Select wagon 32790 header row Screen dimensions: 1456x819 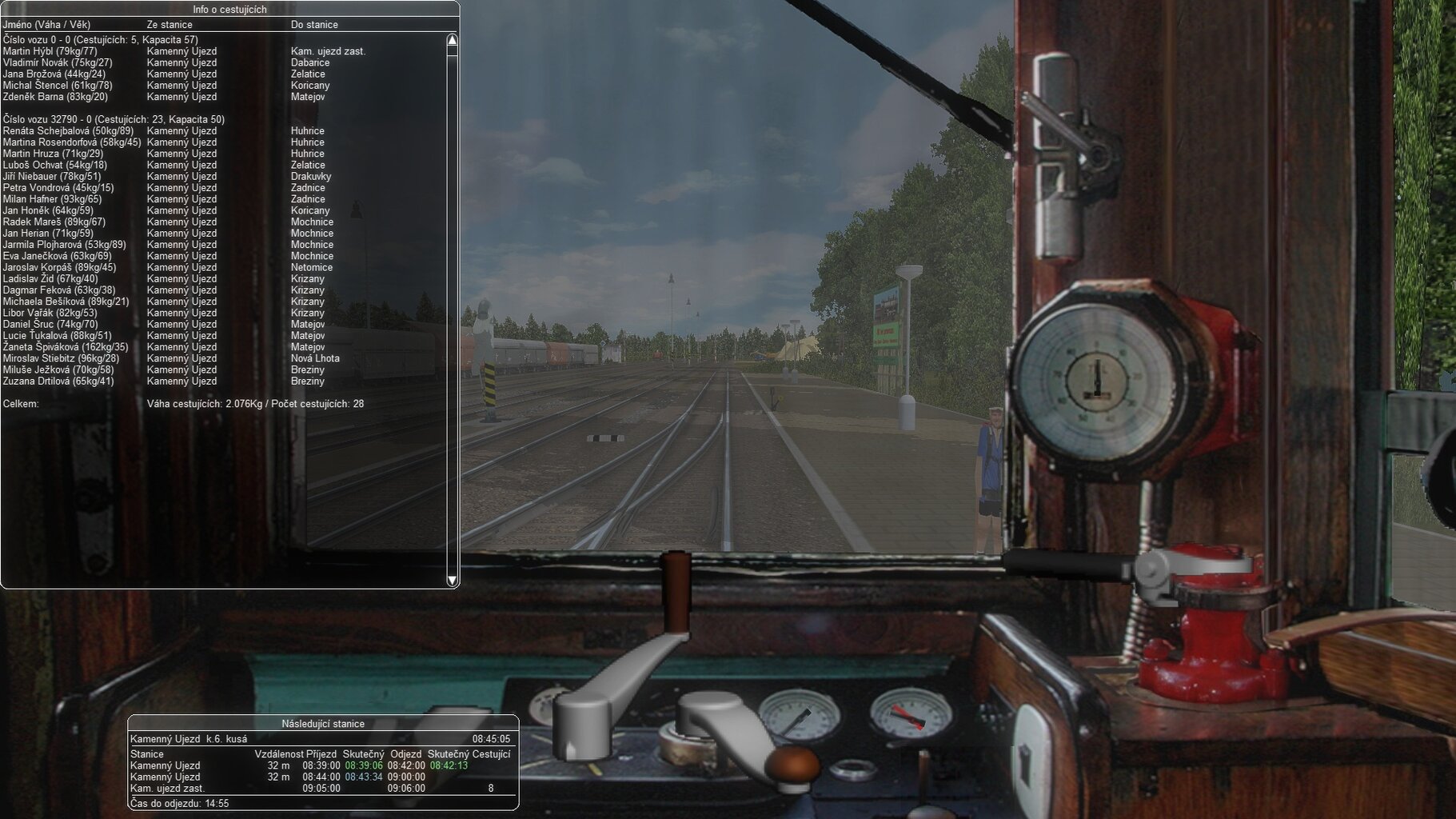pos(114,120)
